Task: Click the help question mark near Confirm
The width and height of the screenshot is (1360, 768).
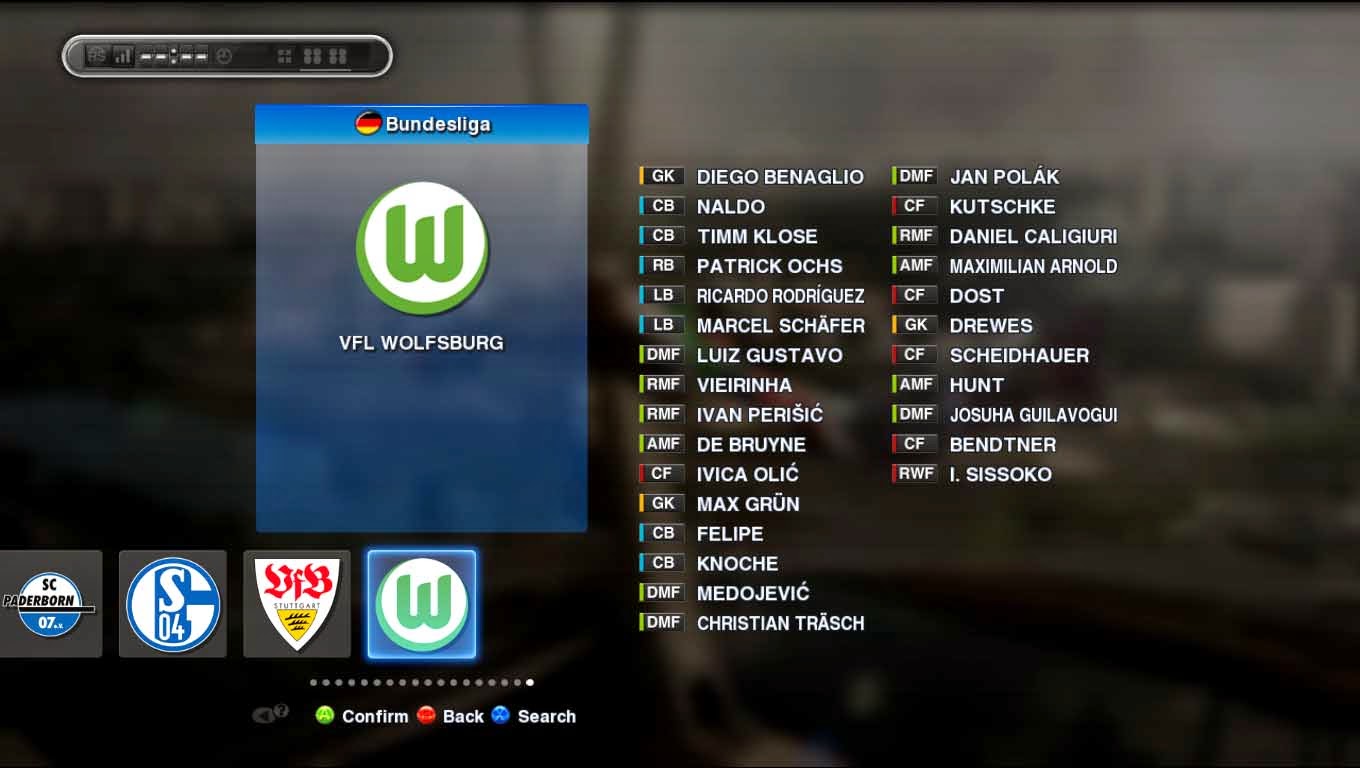Action: 280,710
